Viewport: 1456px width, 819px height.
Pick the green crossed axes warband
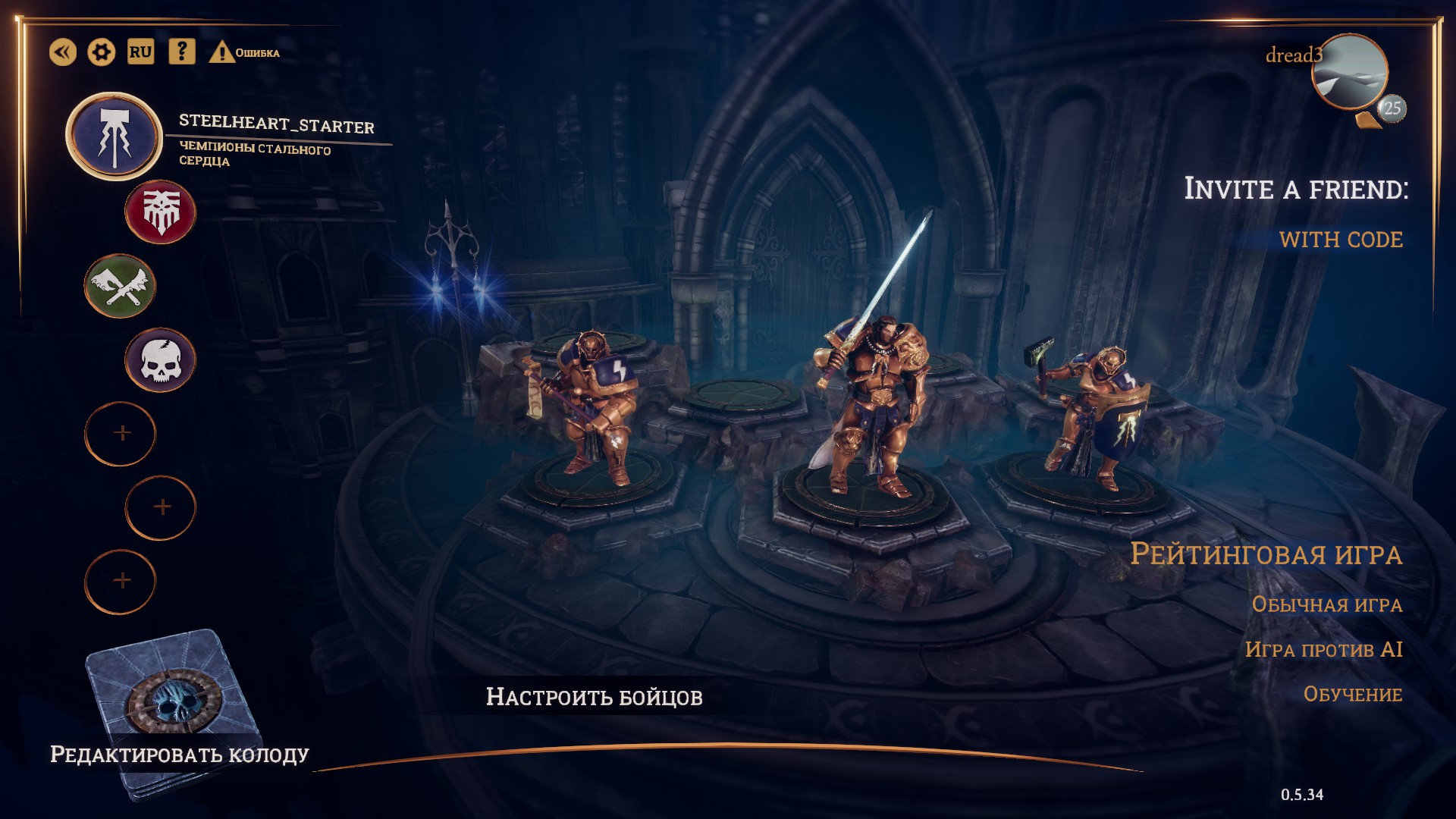click(x=120, y=286)
